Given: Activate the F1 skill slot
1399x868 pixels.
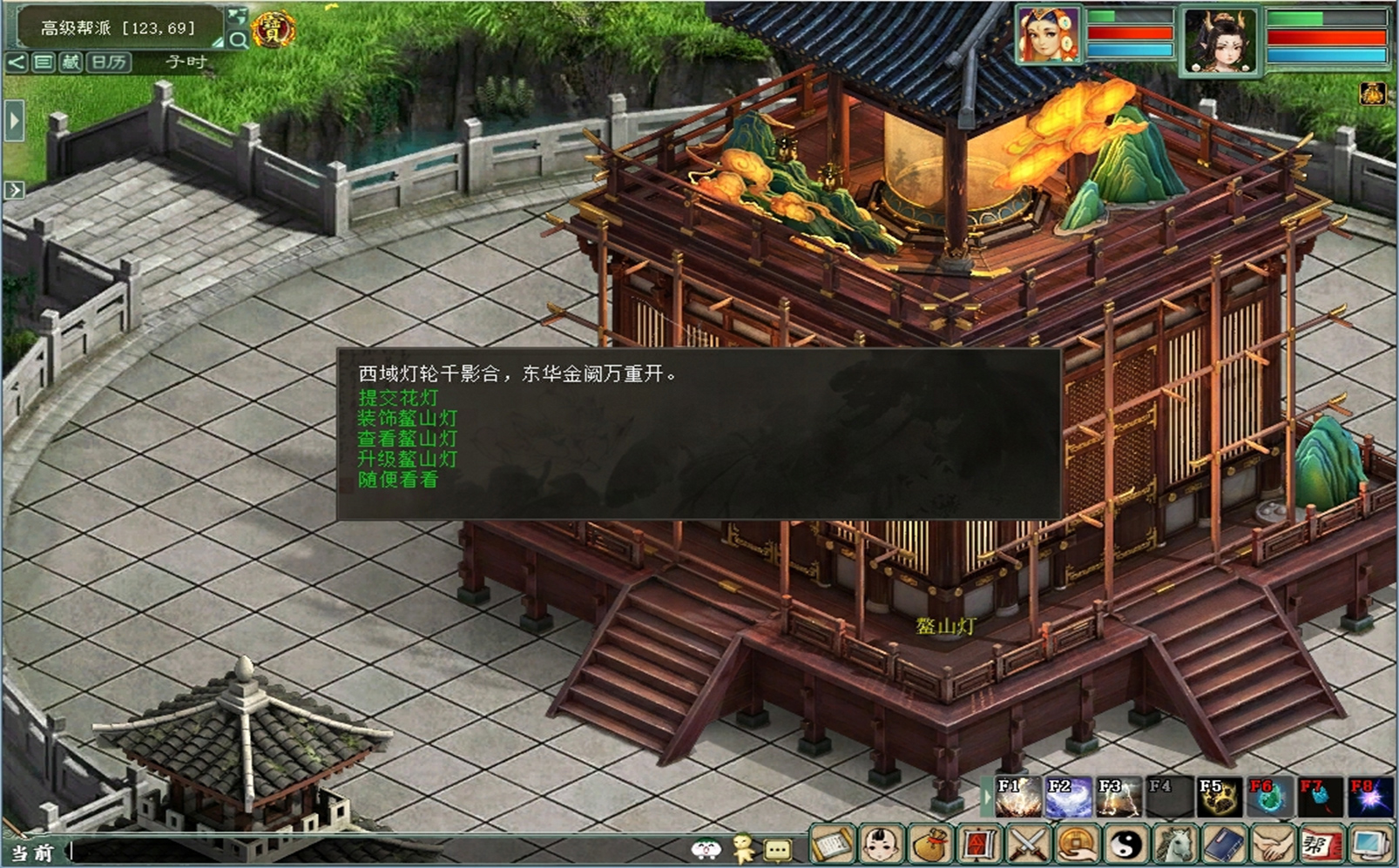Looking at the screenshot, I should tap(1017, 797).
